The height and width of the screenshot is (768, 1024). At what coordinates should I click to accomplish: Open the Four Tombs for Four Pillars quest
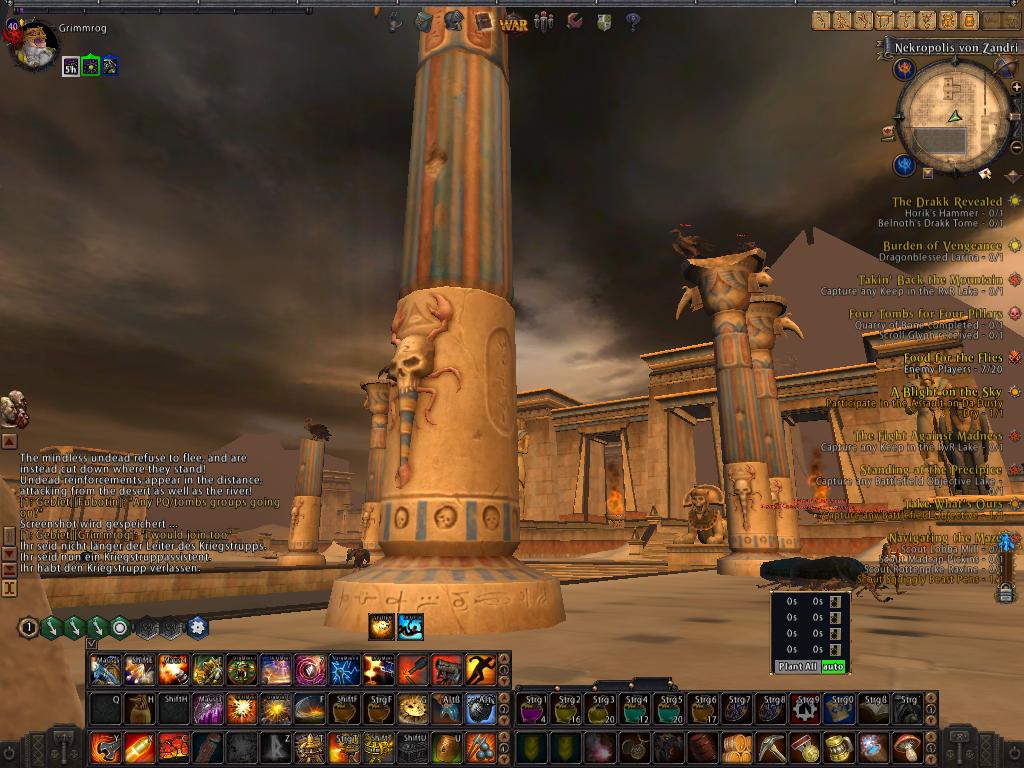(925, 314)
